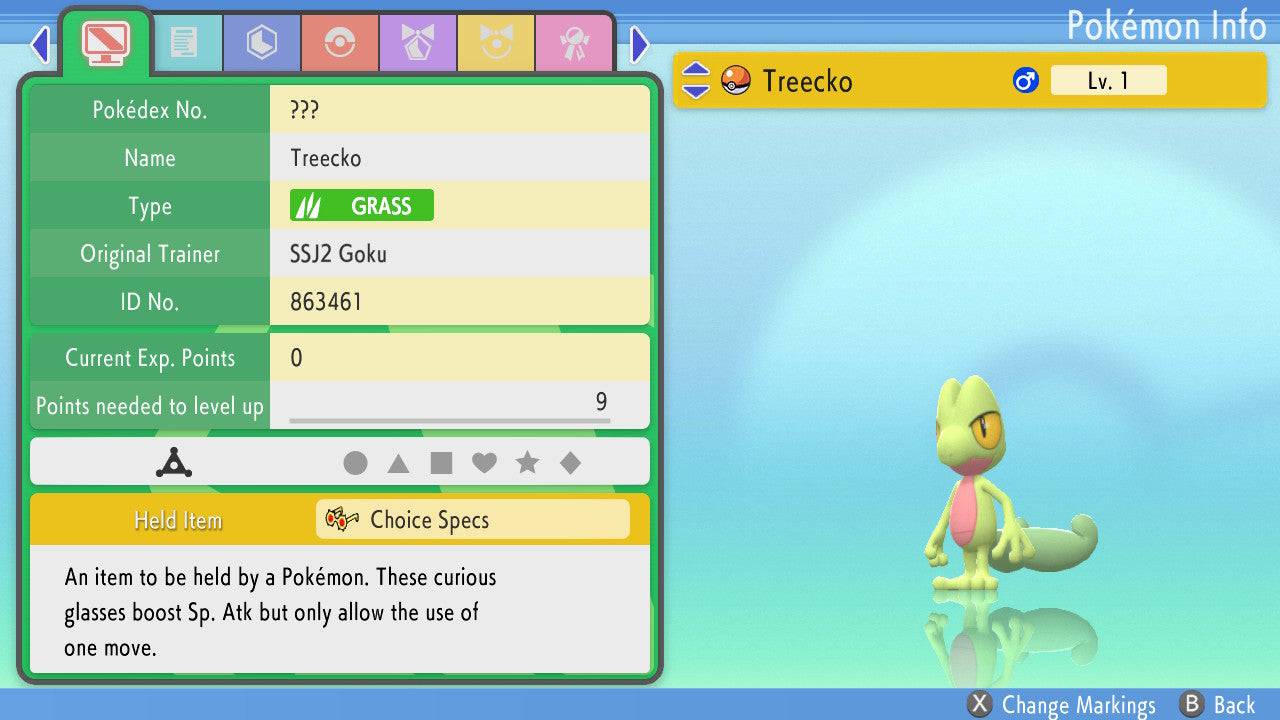Screen dimensions: 1280x720
Task: Toggle the diamond marking
Action: click(570, 463)
